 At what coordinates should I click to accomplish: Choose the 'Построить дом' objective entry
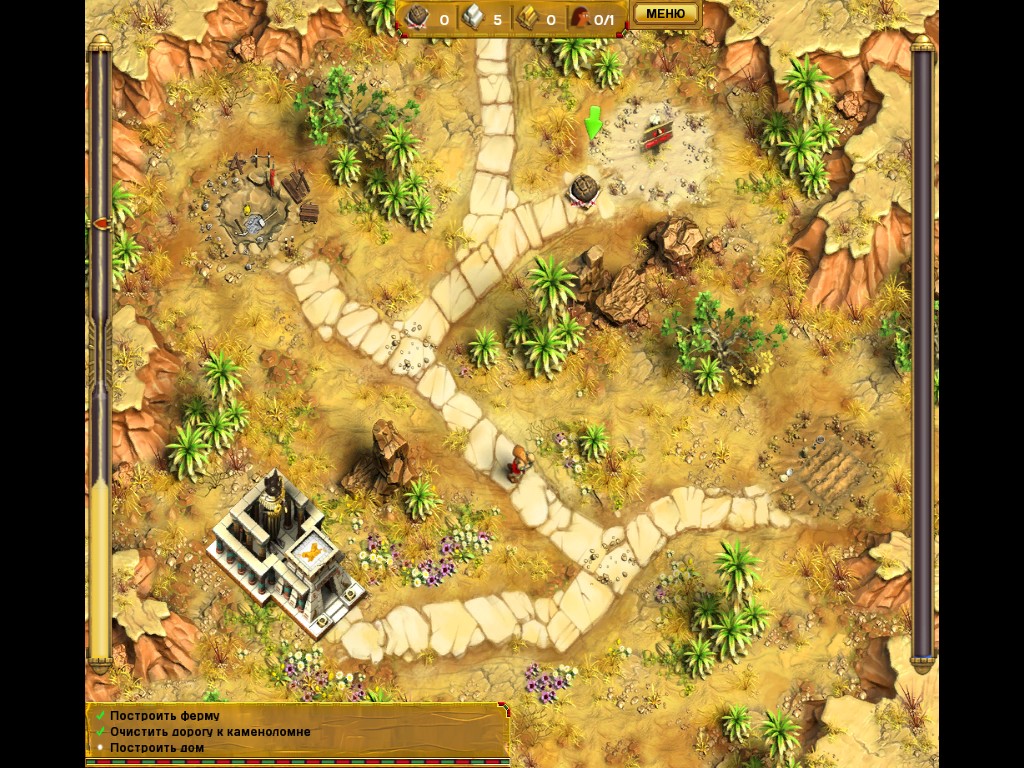click(x=157, y=748)
